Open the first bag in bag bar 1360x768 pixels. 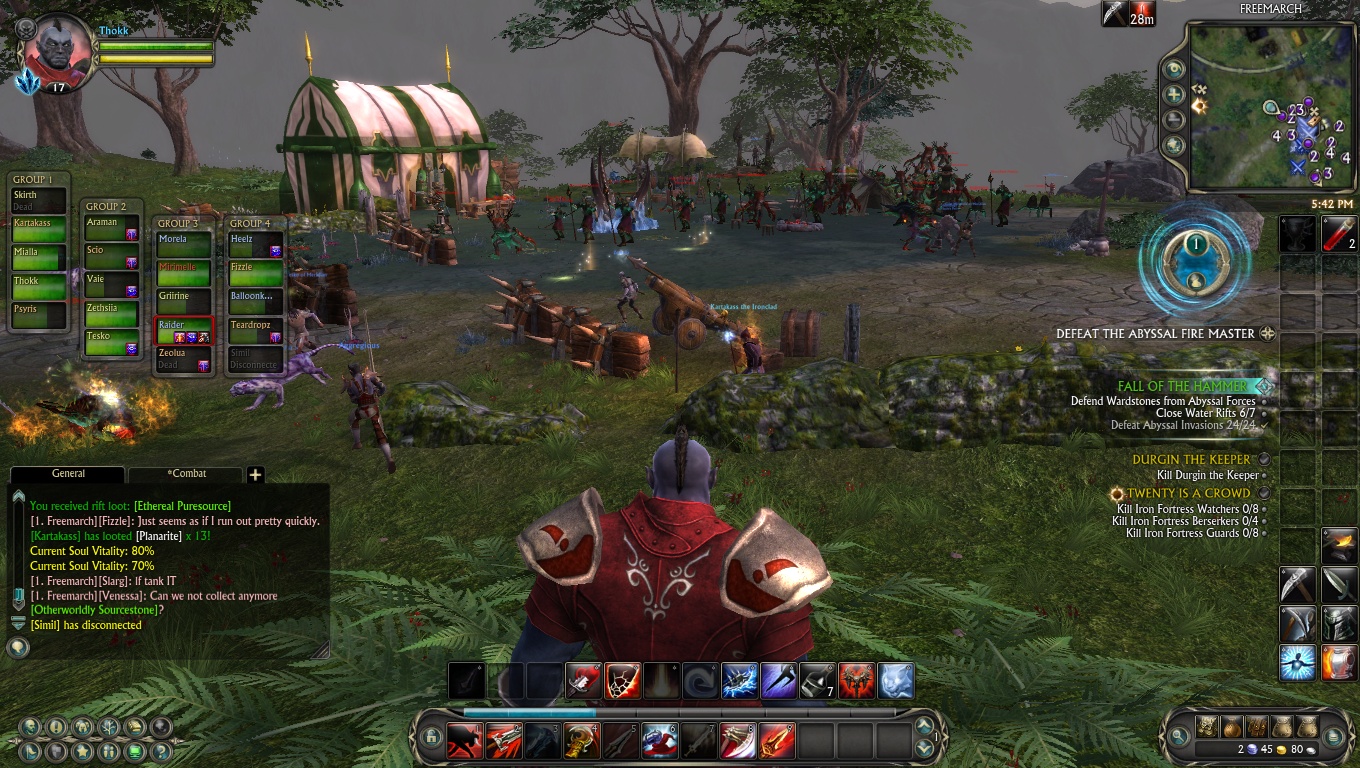pos(1208,726)
